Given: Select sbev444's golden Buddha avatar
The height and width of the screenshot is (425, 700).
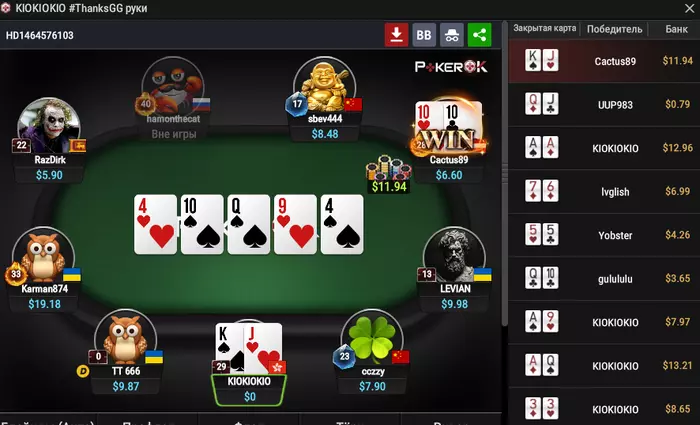Looking at the screenshot, I should [324, 86].
